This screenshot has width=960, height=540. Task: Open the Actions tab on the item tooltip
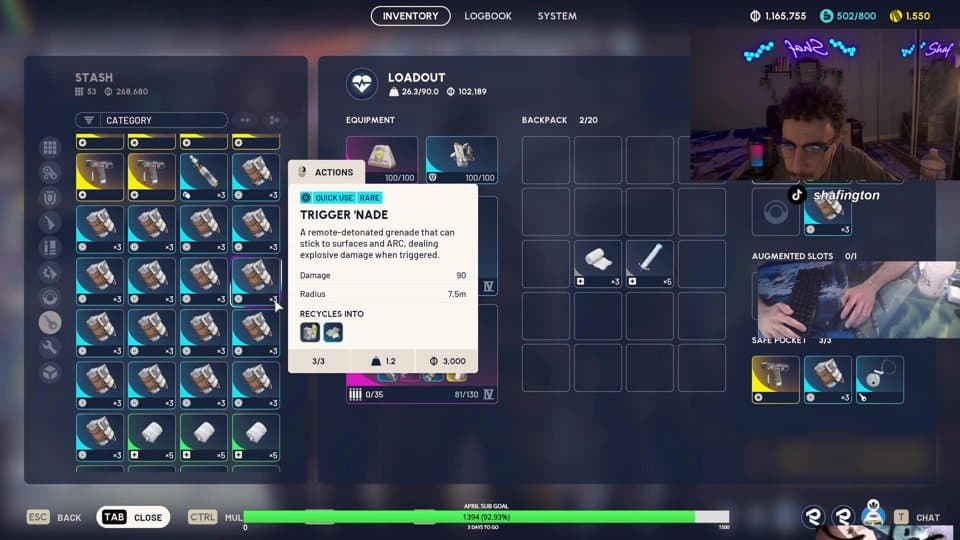(325, 172)
